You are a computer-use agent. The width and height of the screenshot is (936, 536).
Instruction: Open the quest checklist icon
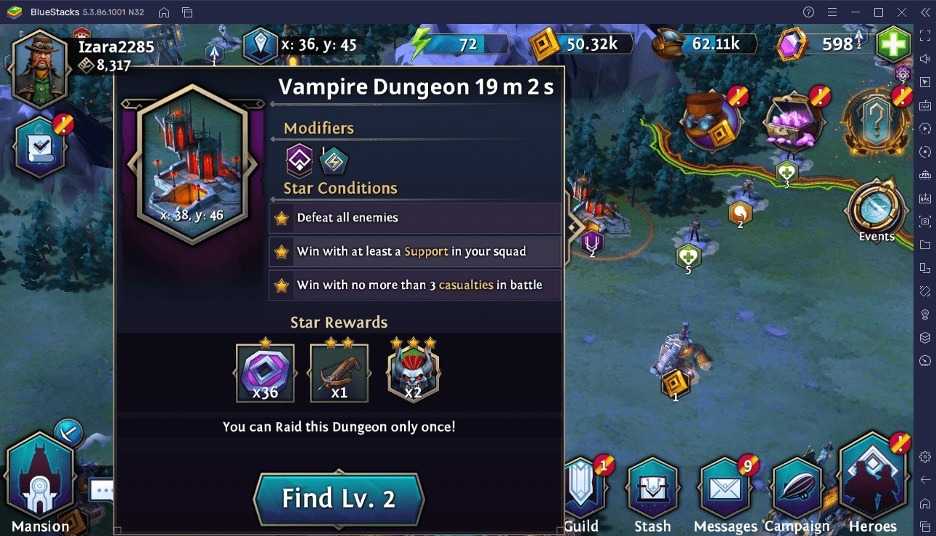40,146
